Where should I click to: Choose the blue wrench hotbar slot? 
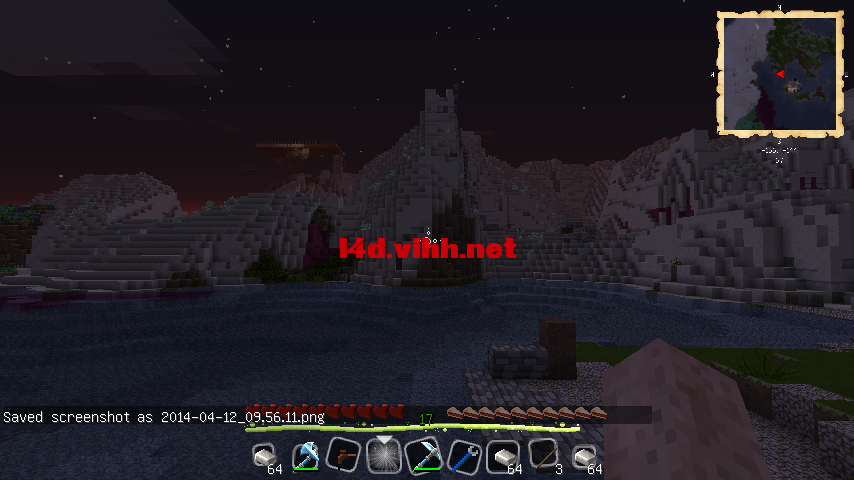tap(463, 455)
